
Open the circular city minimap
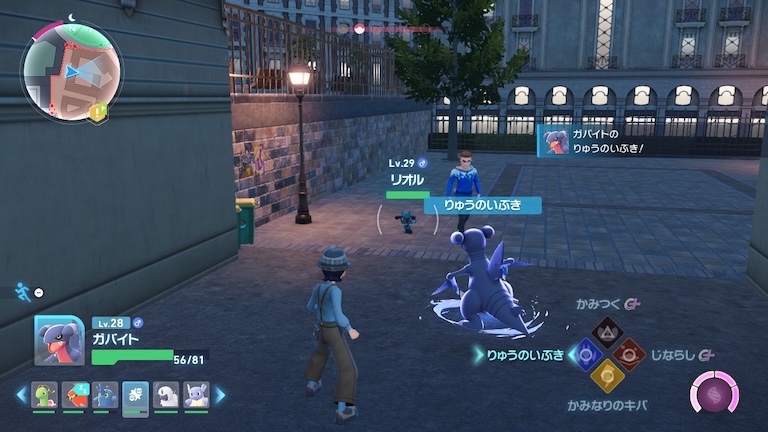tap(70, 70)
